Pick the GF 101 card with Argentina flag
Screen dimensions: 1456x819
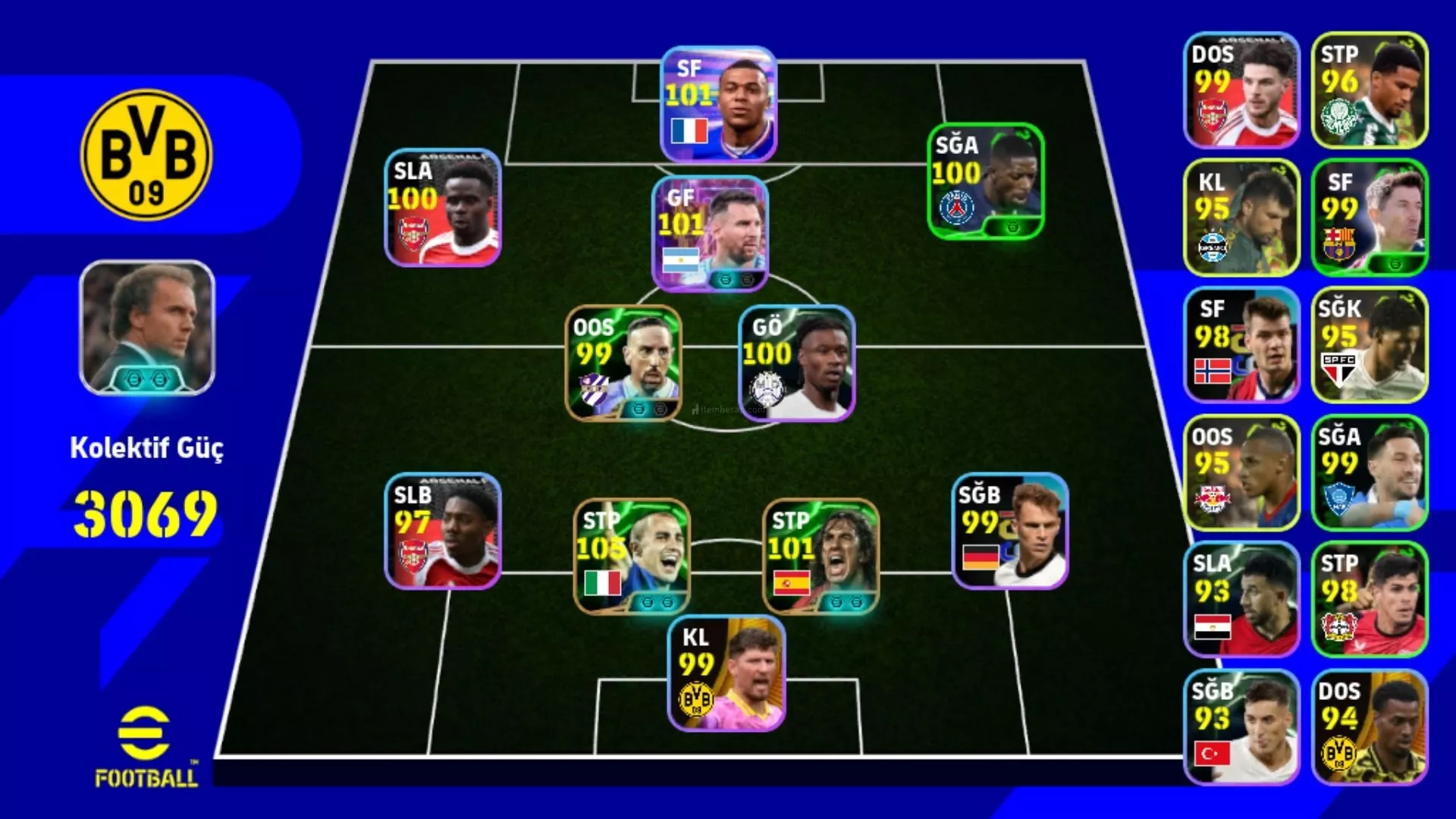pyautogui.click(x=710, y=234)
